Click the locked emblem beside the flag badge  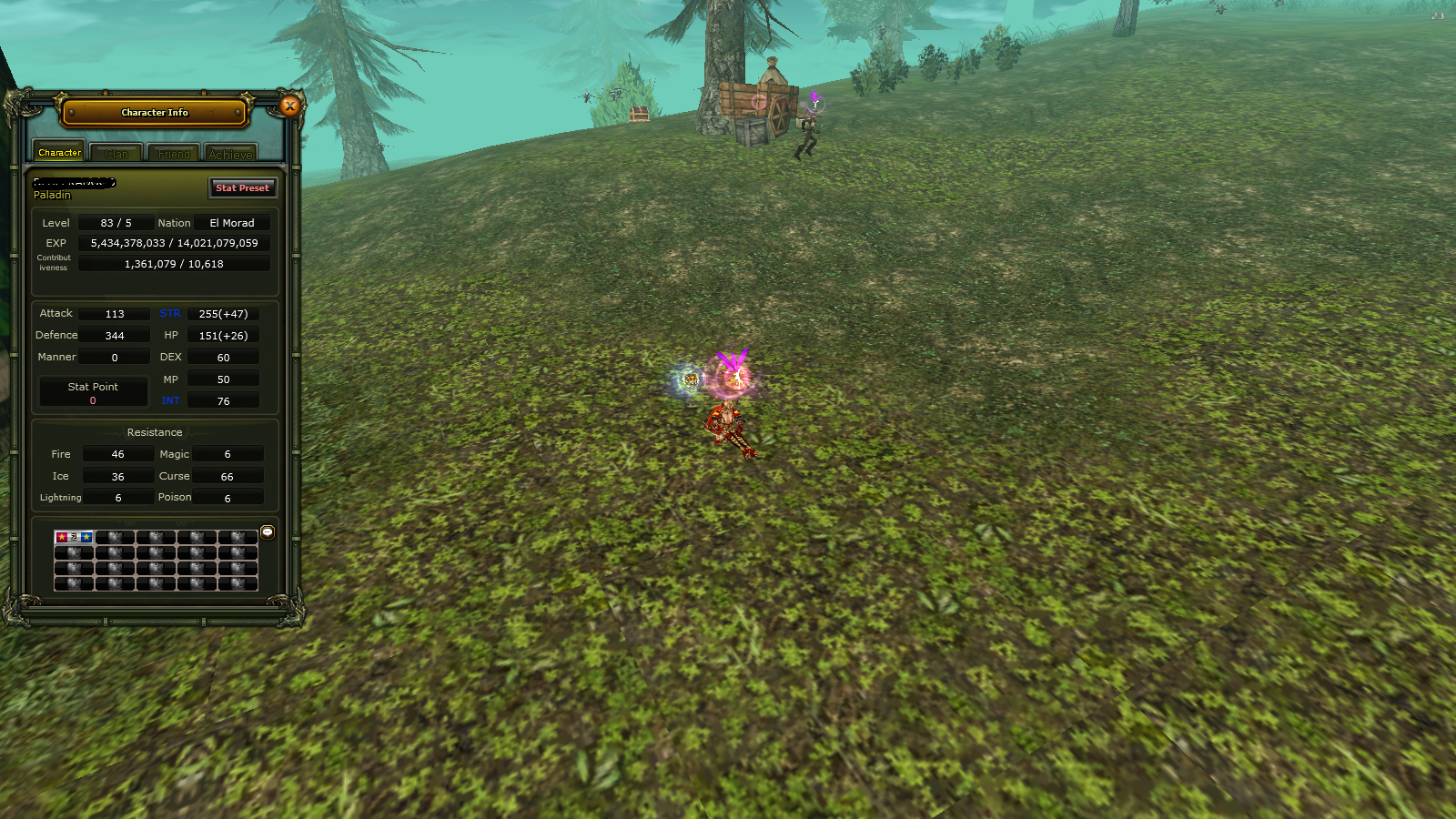(117, 538)
